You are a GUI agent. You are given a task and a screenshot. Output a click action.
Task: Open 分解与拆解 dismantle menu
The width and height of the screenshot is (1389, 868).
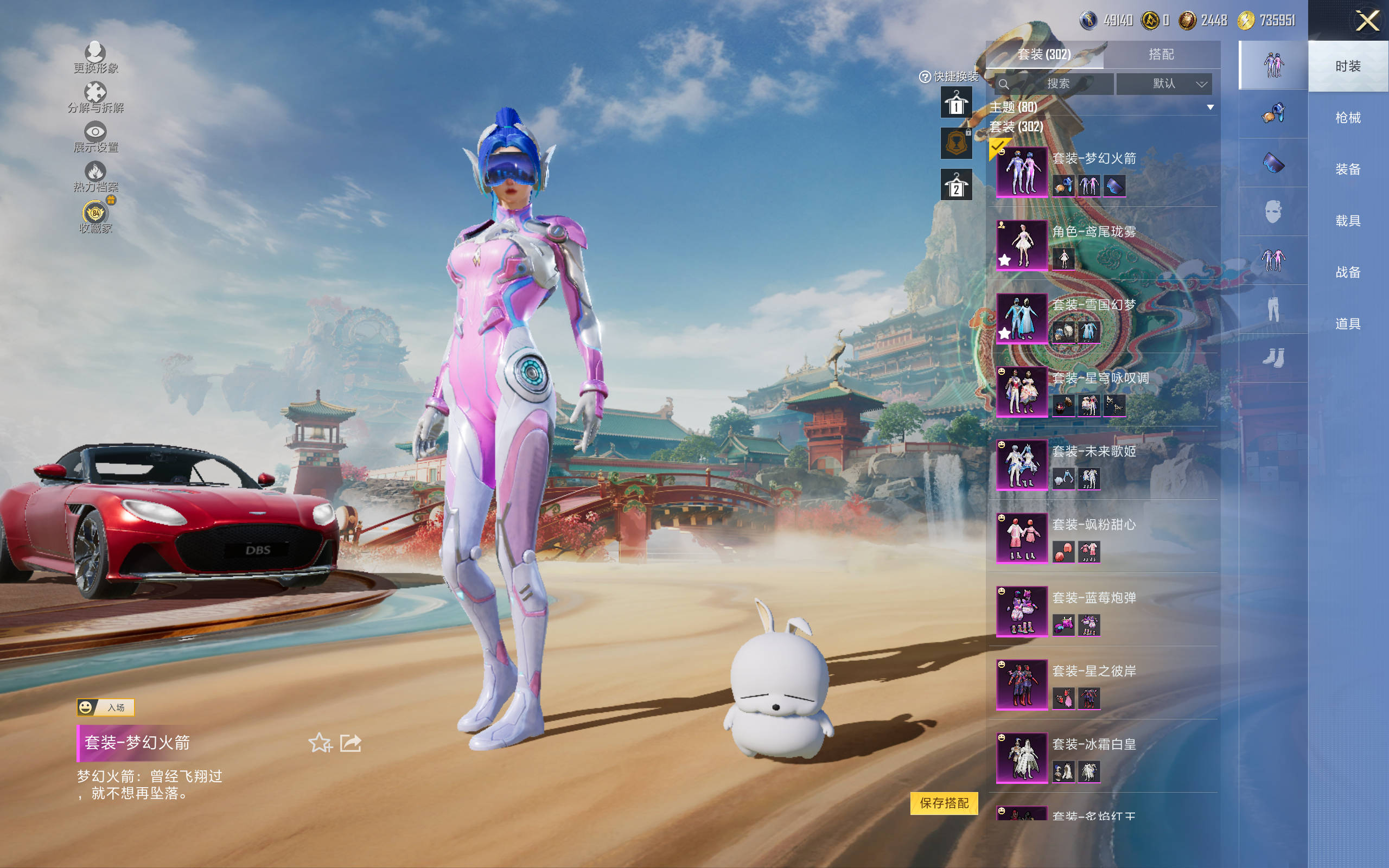(x=95, y=97)
